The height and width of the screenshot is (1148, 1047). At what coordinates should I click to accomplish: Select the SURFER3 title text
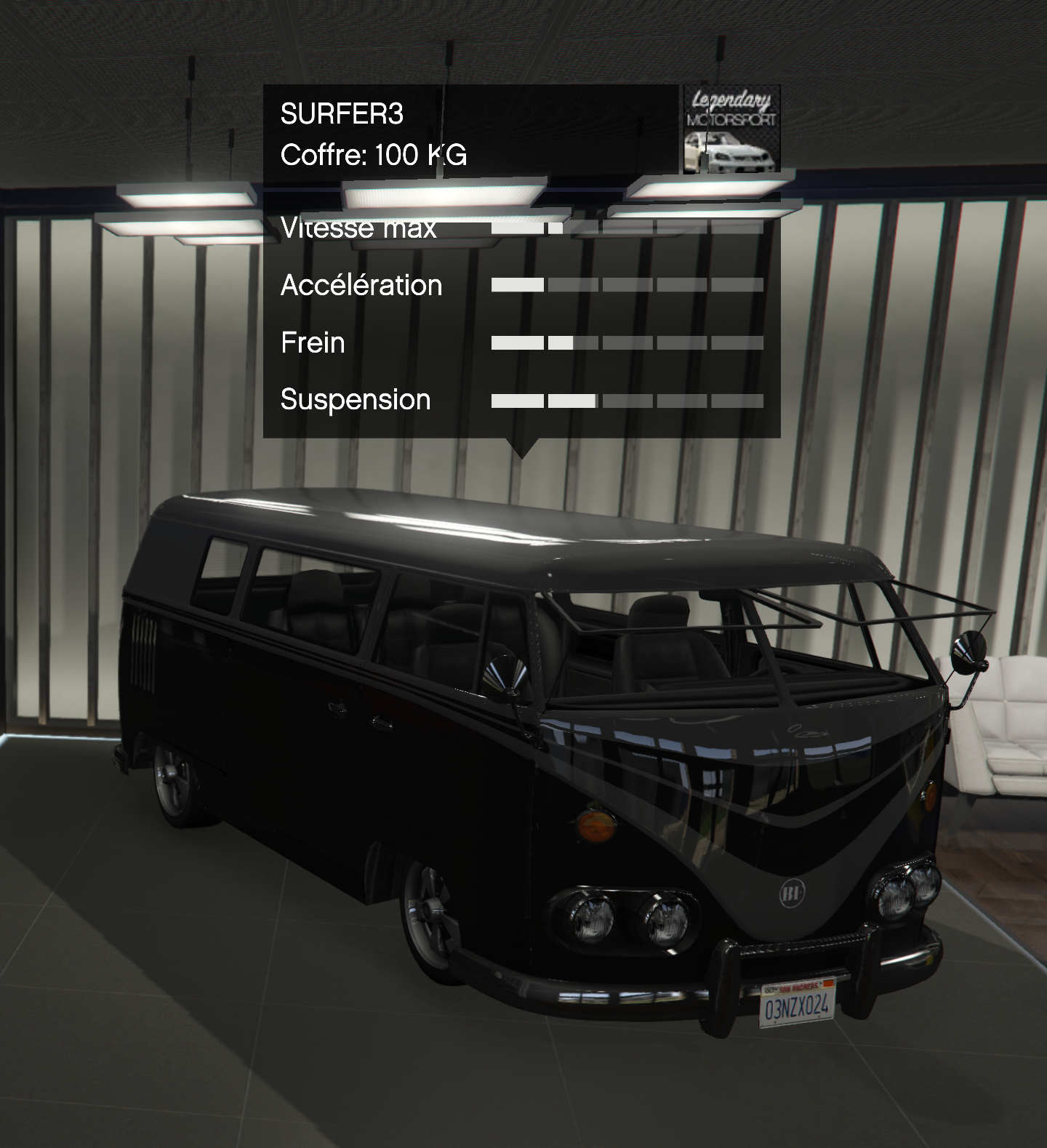coord(344,113)
